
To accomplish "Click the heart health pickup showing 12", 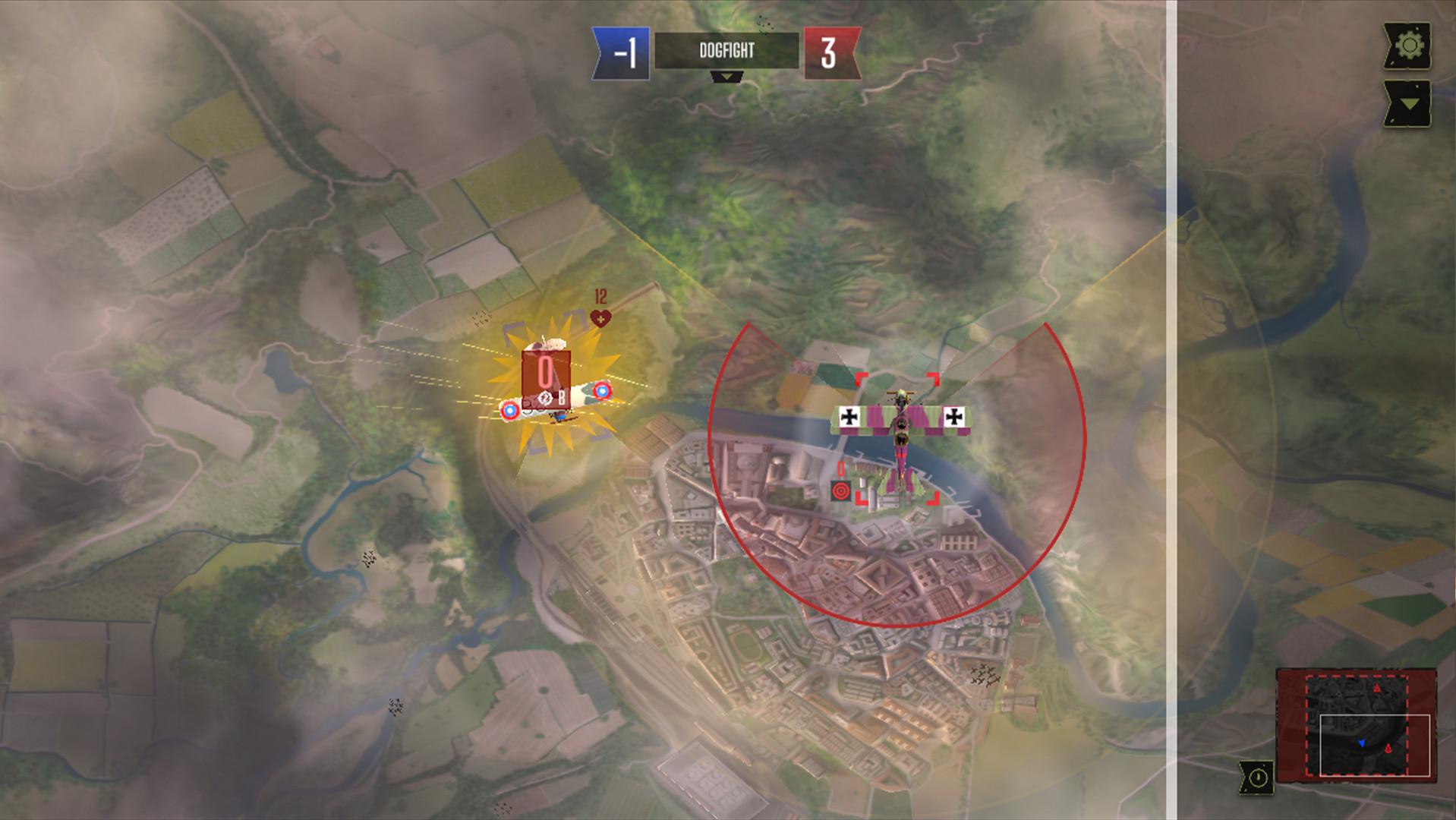I will (x=599, y=318).
